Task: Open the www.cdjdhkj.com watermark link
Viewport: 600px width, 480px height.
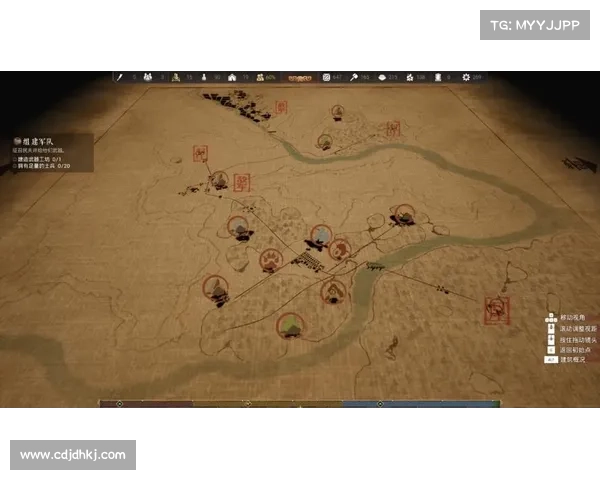Action: [72, 455]
